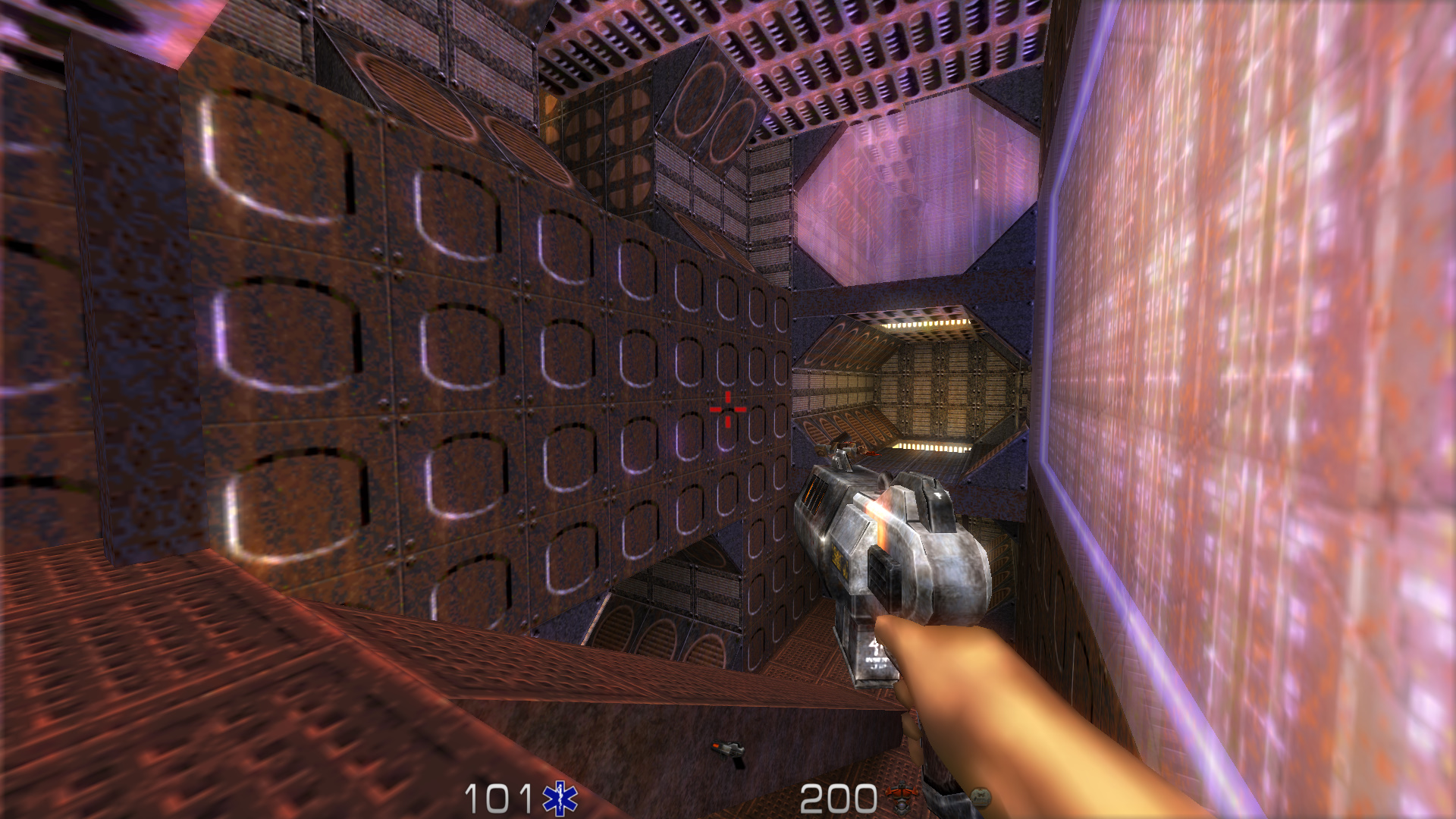Click the small round grey HUD icon

coord(980,797)
